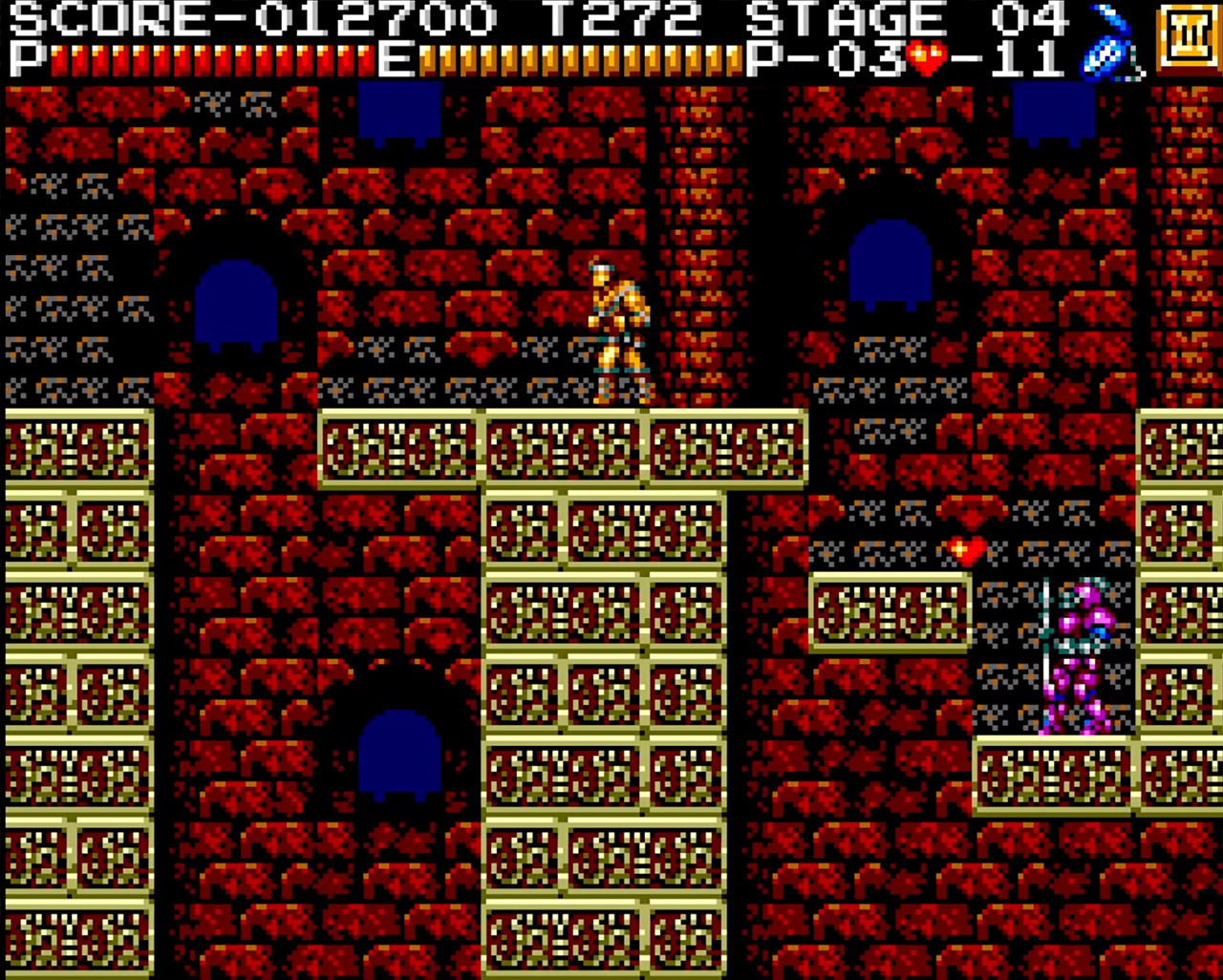Click the red heart pickup item
The height and width of the screenshot is (980, 1223).
965,547
